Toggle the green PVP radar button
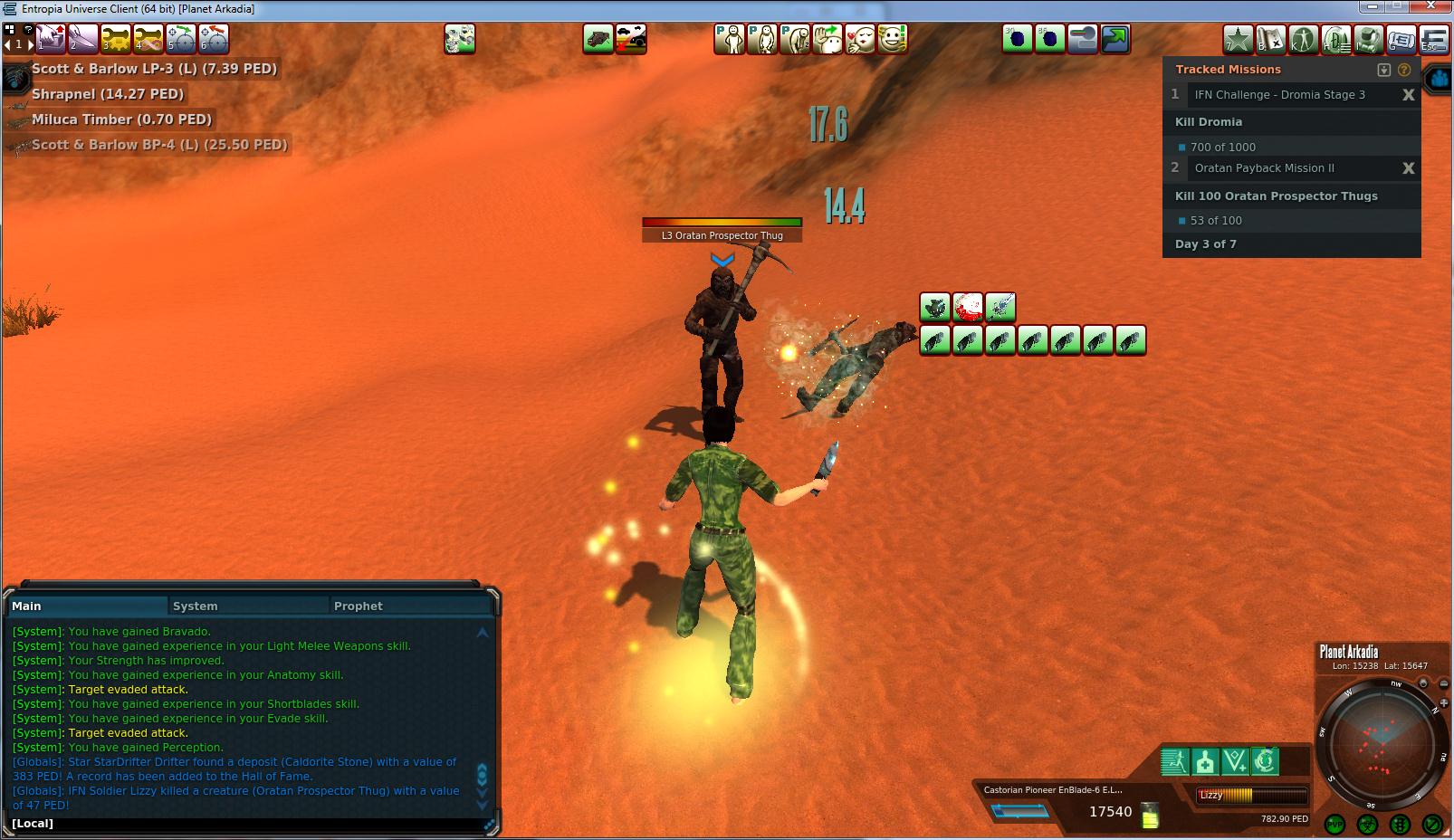1454x840 pixels. pos(1334,824)
